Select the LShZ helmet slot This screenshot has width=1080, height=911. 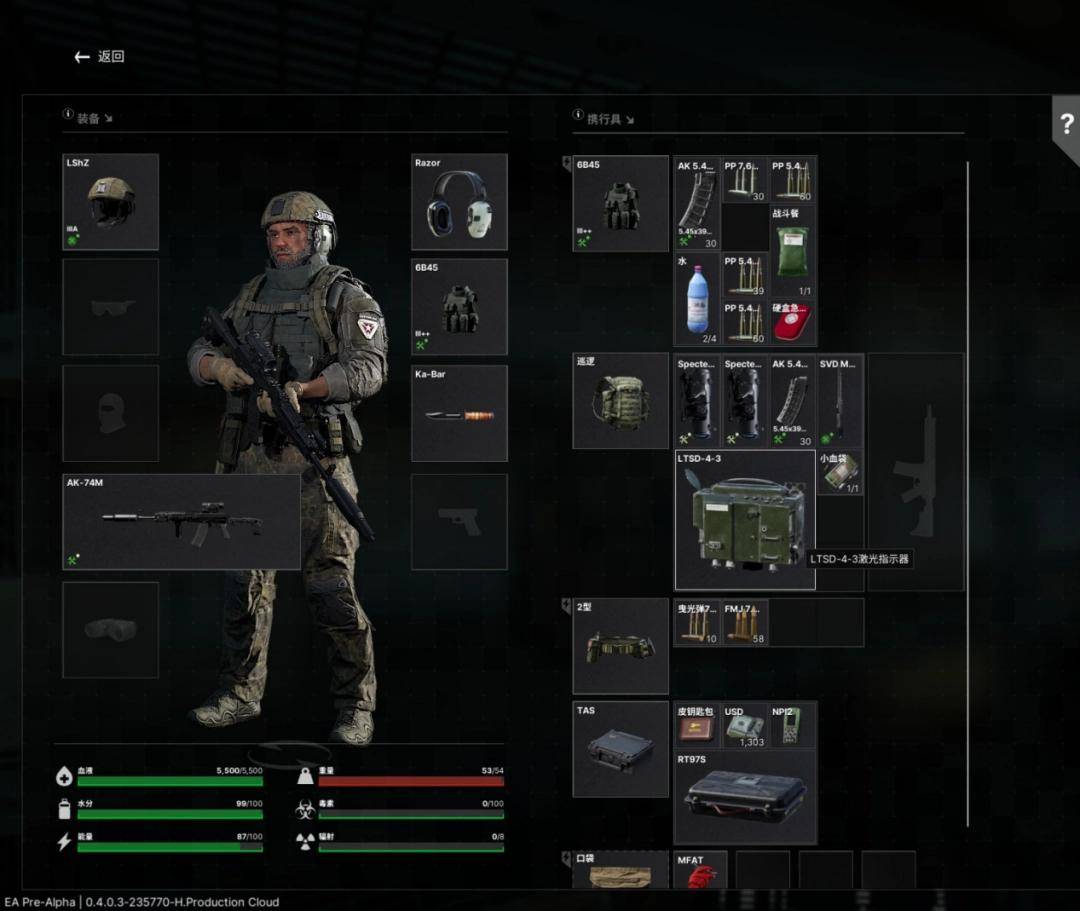coord(111,202)
